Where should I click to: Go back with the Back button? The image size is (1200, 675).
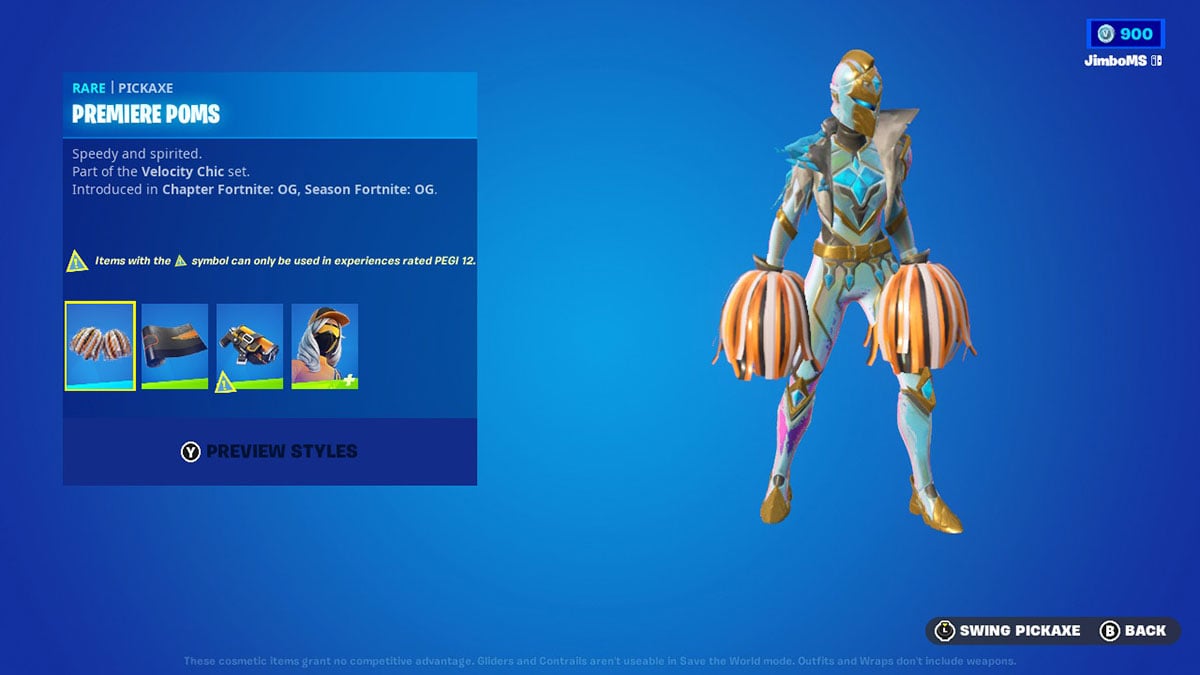coord(1133,630)
